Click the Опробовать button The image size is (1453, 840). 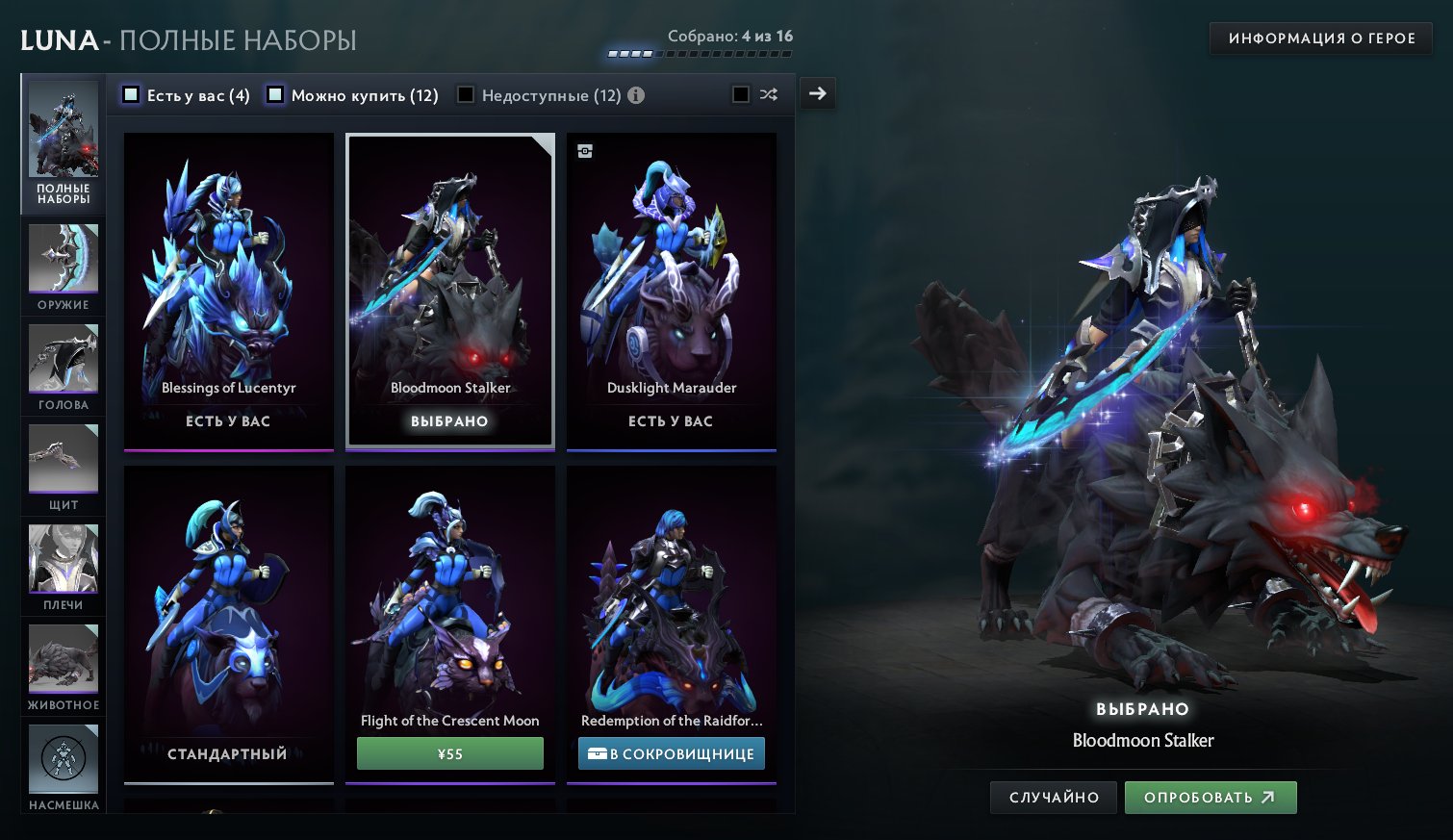pyautogui.click(x=1211, y=797)
